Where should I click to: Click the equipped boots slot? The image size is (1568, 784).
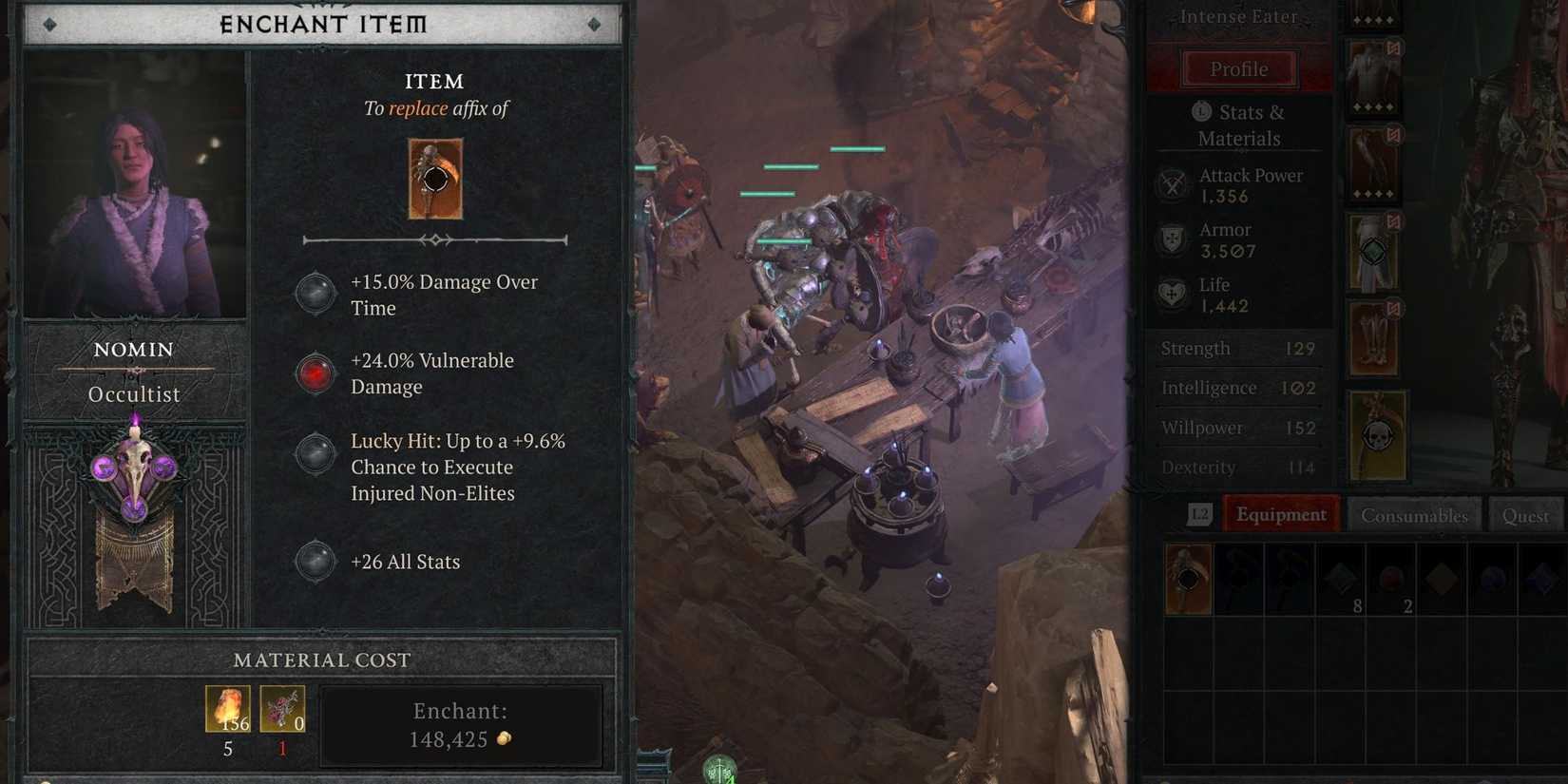click(x=1373, y=335)
